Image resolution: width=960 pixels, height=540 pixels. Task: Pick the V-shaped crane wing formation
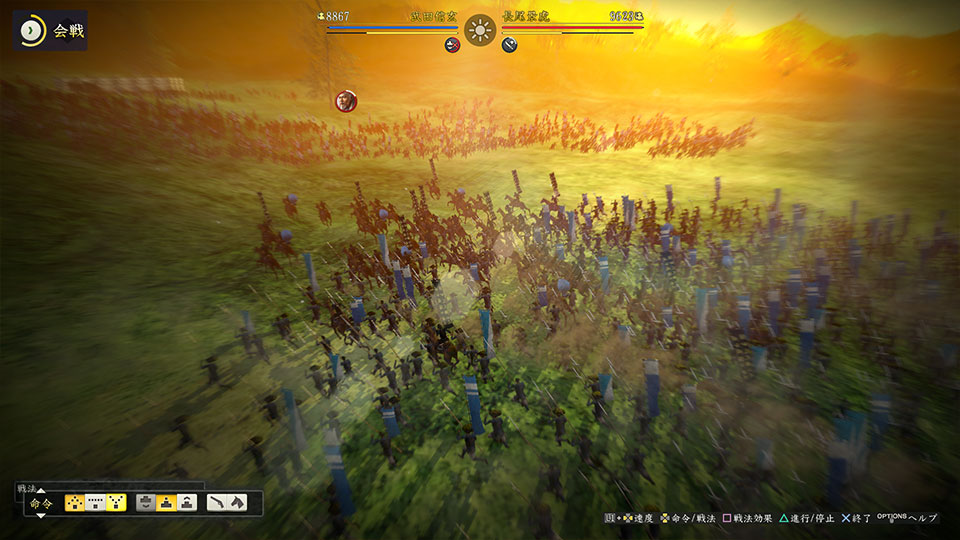116,503
